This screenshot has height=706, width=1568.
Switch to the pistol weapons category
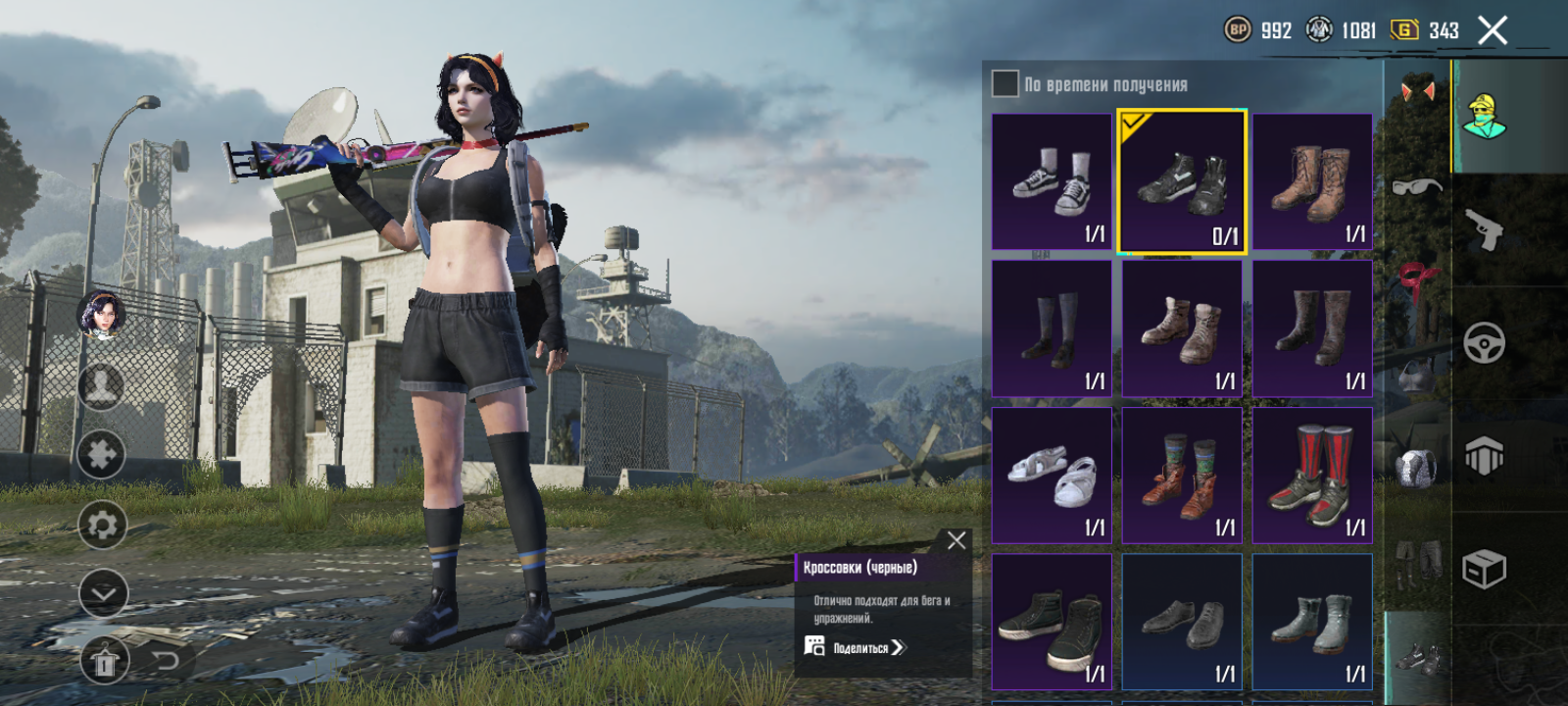(1485, 230)
